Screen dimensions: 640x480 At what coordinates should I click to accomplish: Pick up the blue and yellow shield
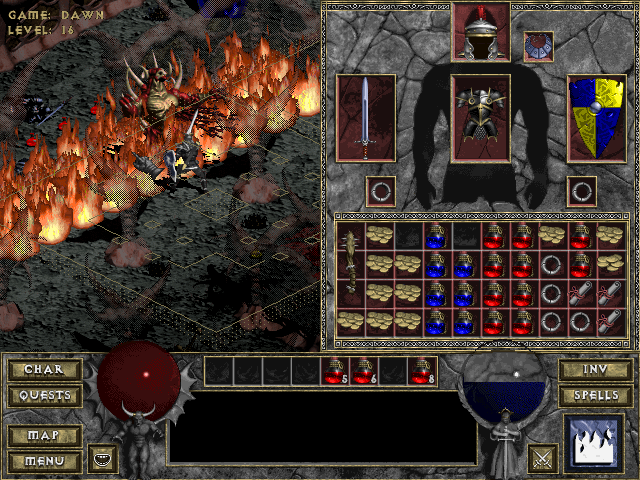596,117
